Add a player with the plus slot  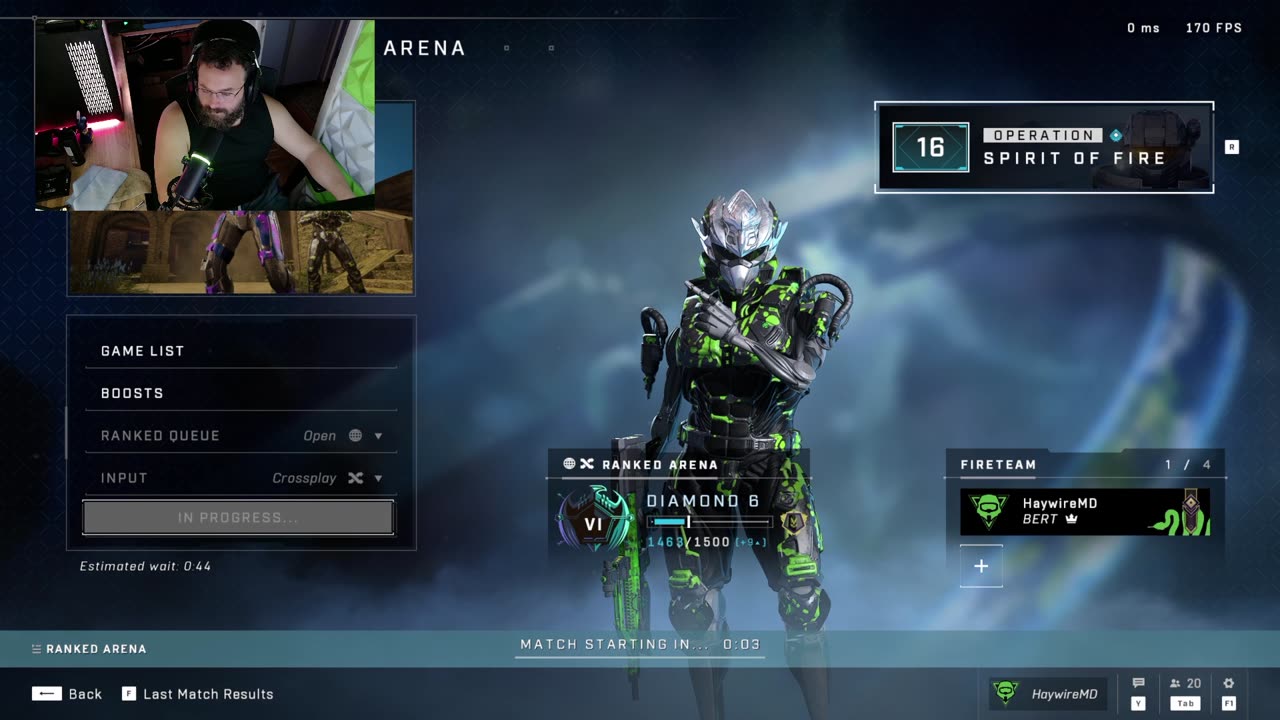point(981,566)
